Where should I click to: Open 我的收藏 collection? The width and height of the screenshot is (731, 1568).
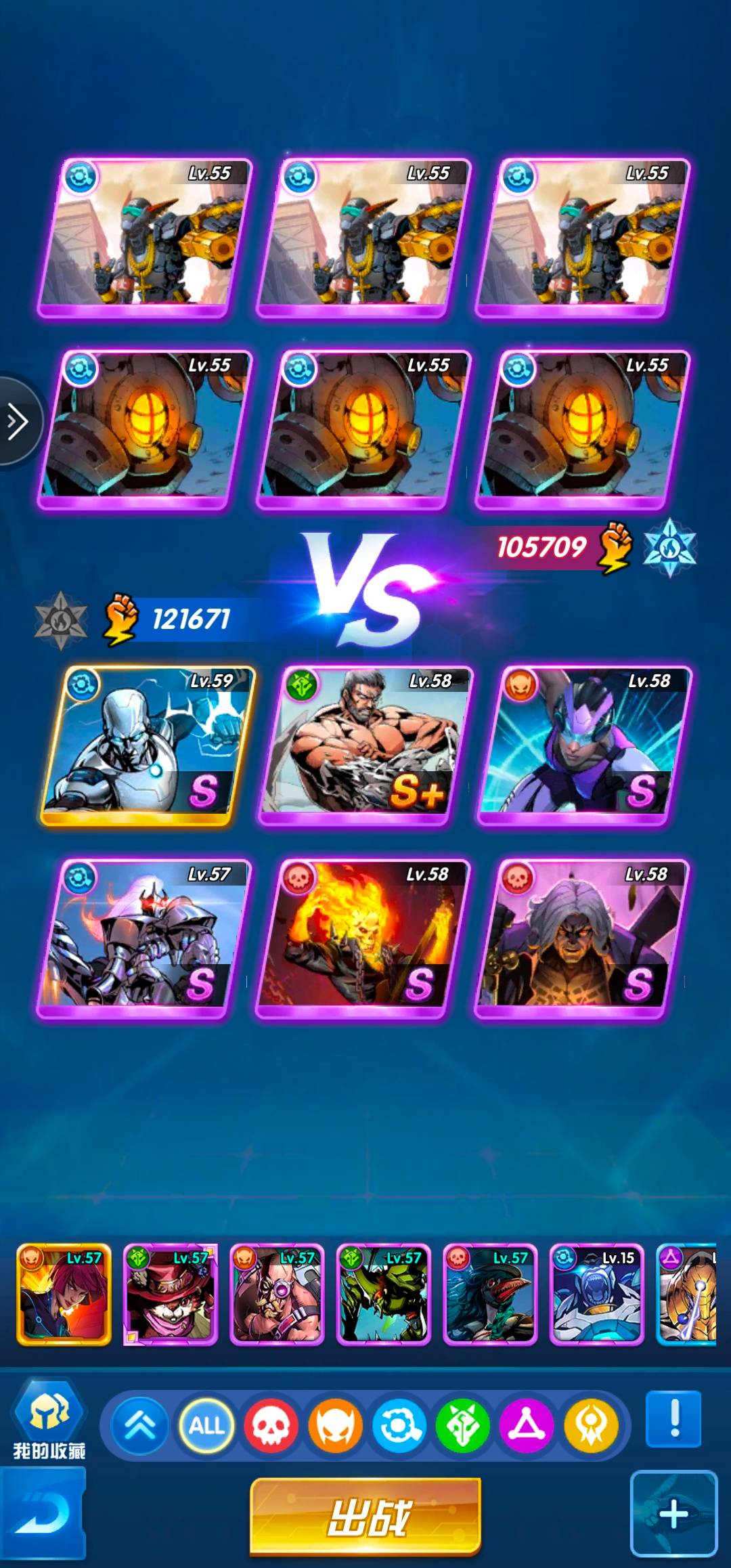[49, 1420]
